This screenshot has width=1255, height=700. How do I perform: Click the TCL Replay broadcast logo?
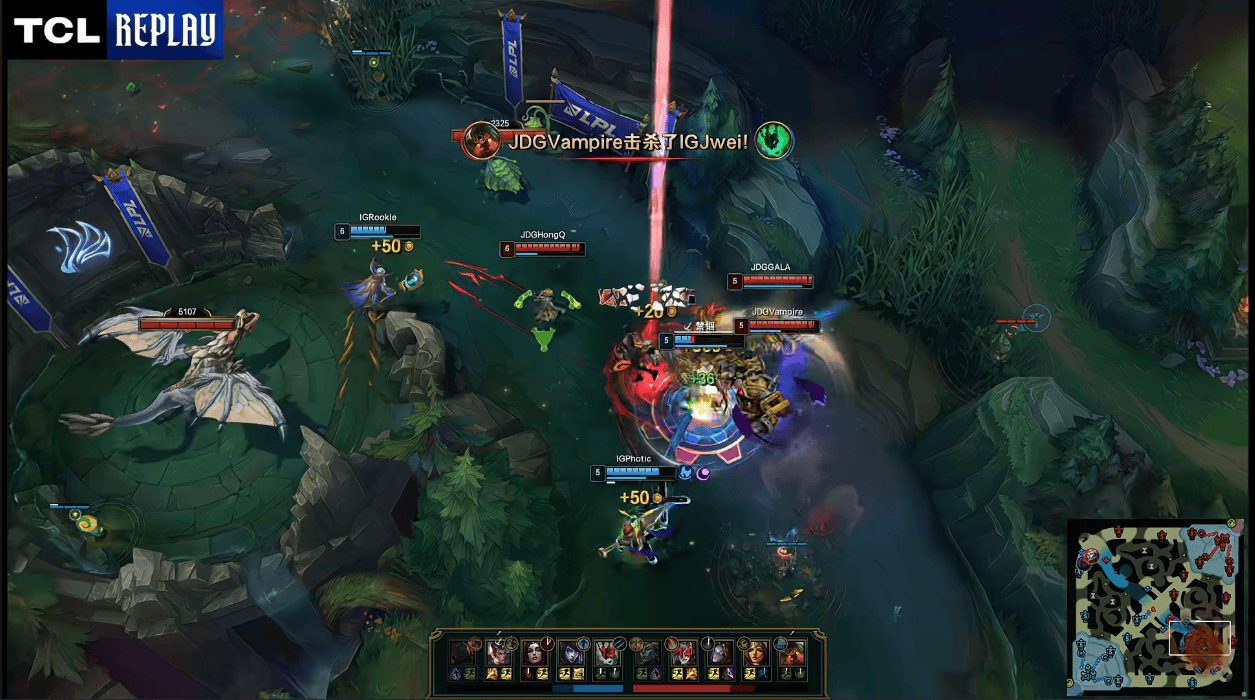[113, 30]
